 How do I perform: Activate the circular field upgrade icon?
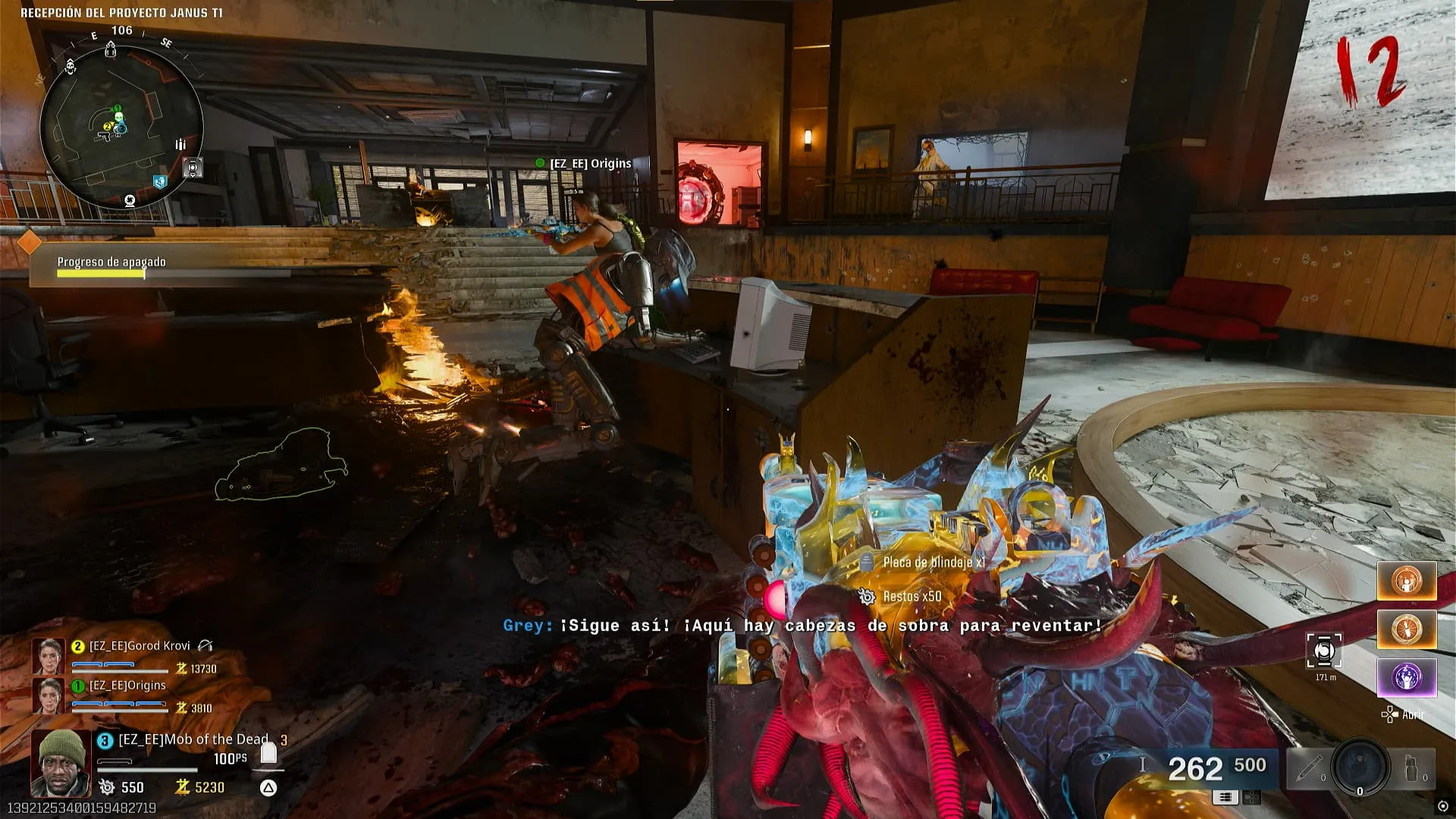click(x=1360, y=767)
